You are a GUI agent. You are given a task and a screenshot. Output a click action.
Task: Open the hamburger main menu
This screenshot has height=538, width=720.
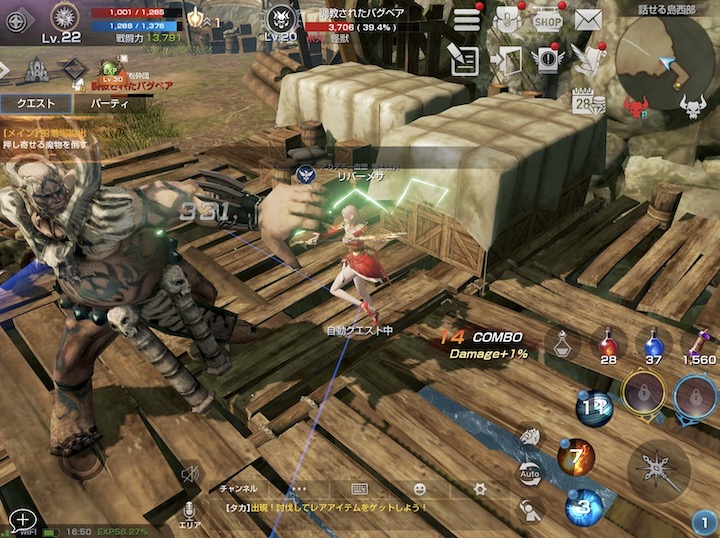(x=466, y=20)
